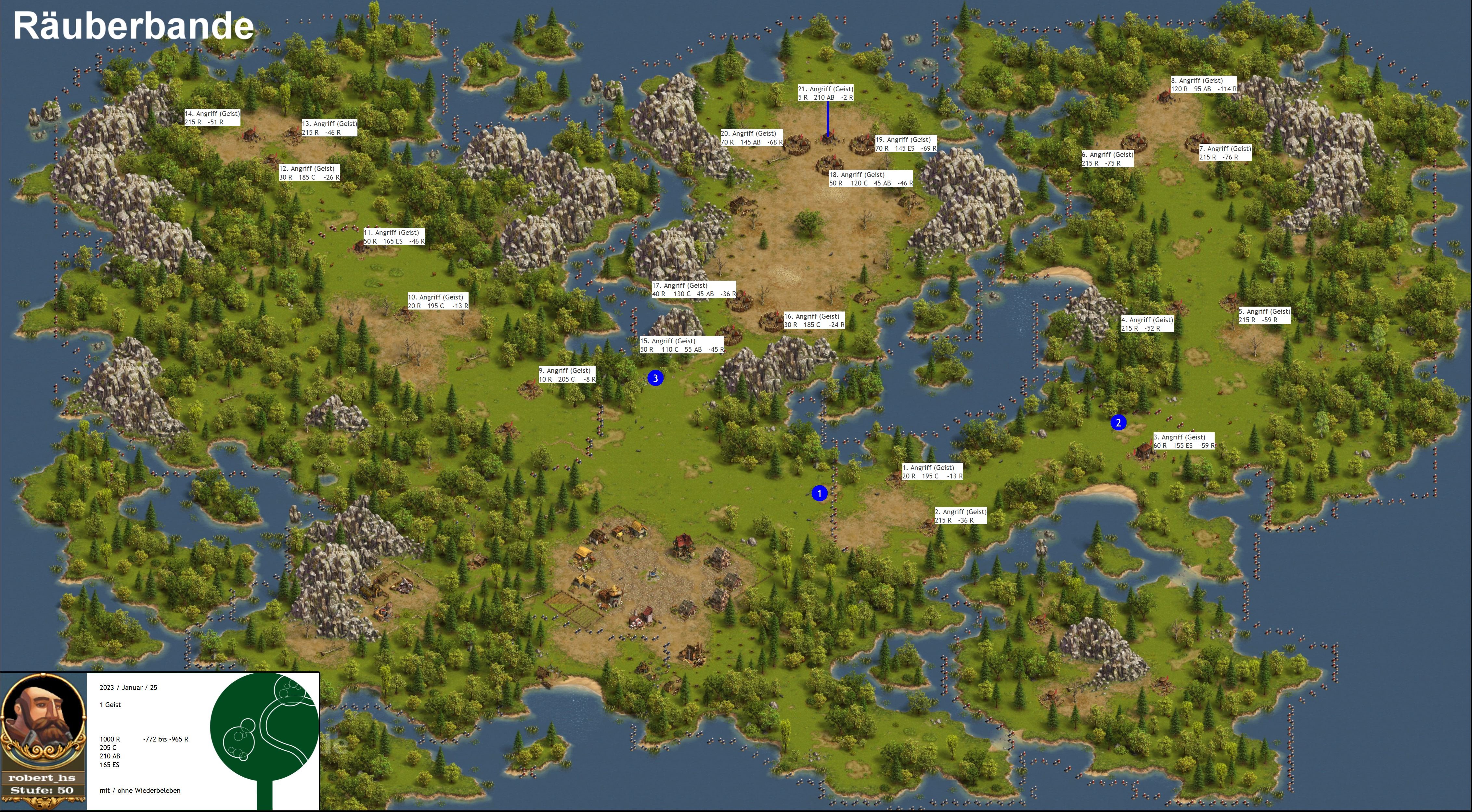Select the '14. Angriff (Geist)' label
This screenshot has width=1472, height=812.
(x=212, y=118)
